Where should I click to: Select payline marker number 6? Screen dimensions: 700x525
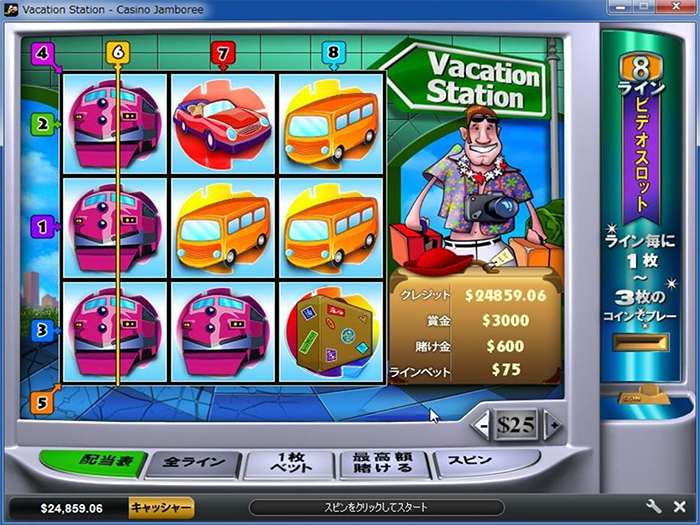[118, 51]
